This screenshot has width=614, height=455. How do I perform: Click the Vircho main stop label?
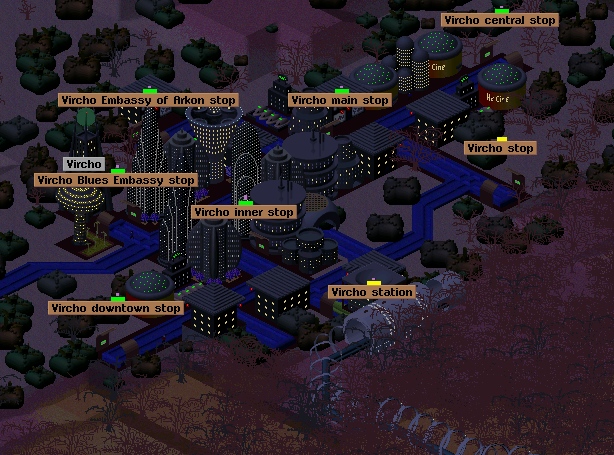coord(339,100)
